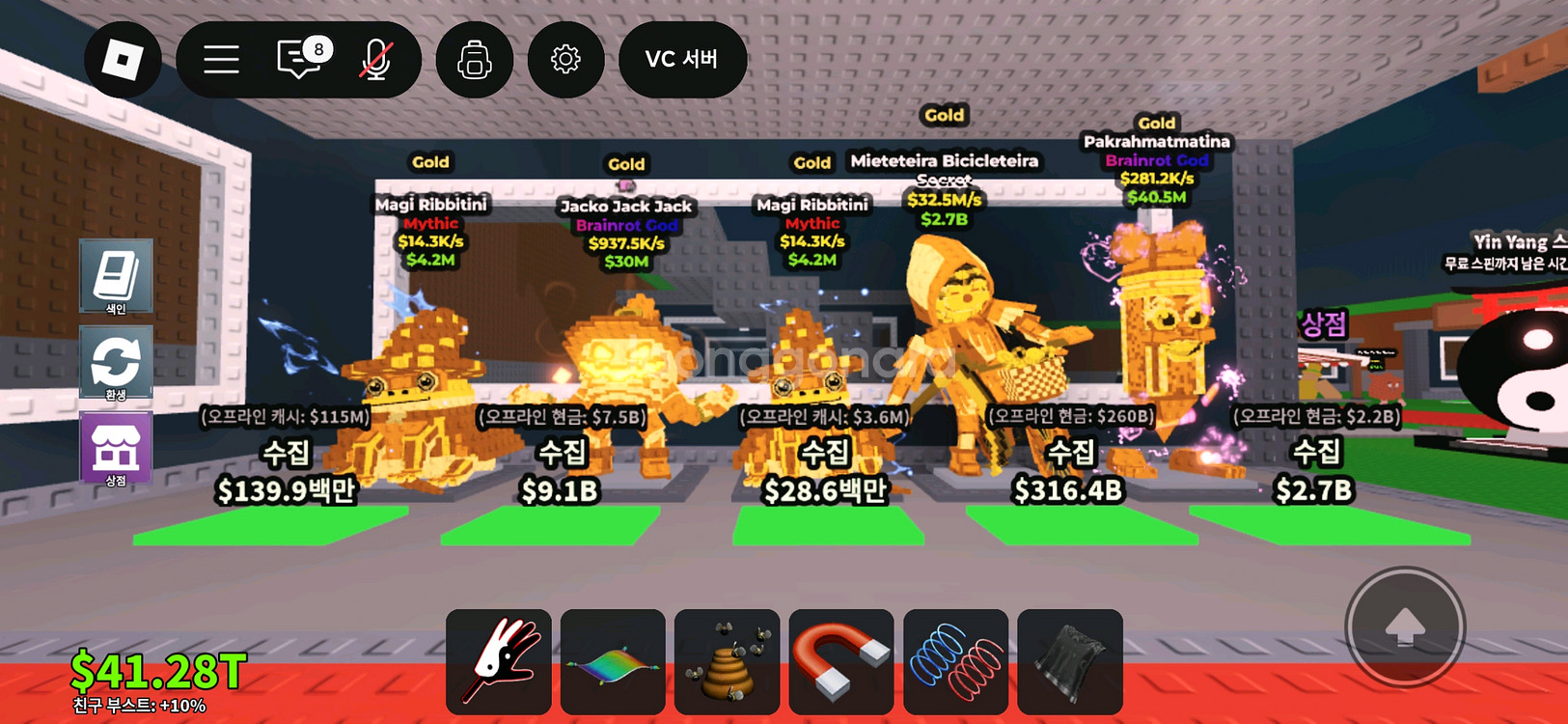Screen dimensions: 1568x724
Task: Toggle the muted microphone
Action: pos(375,60)
